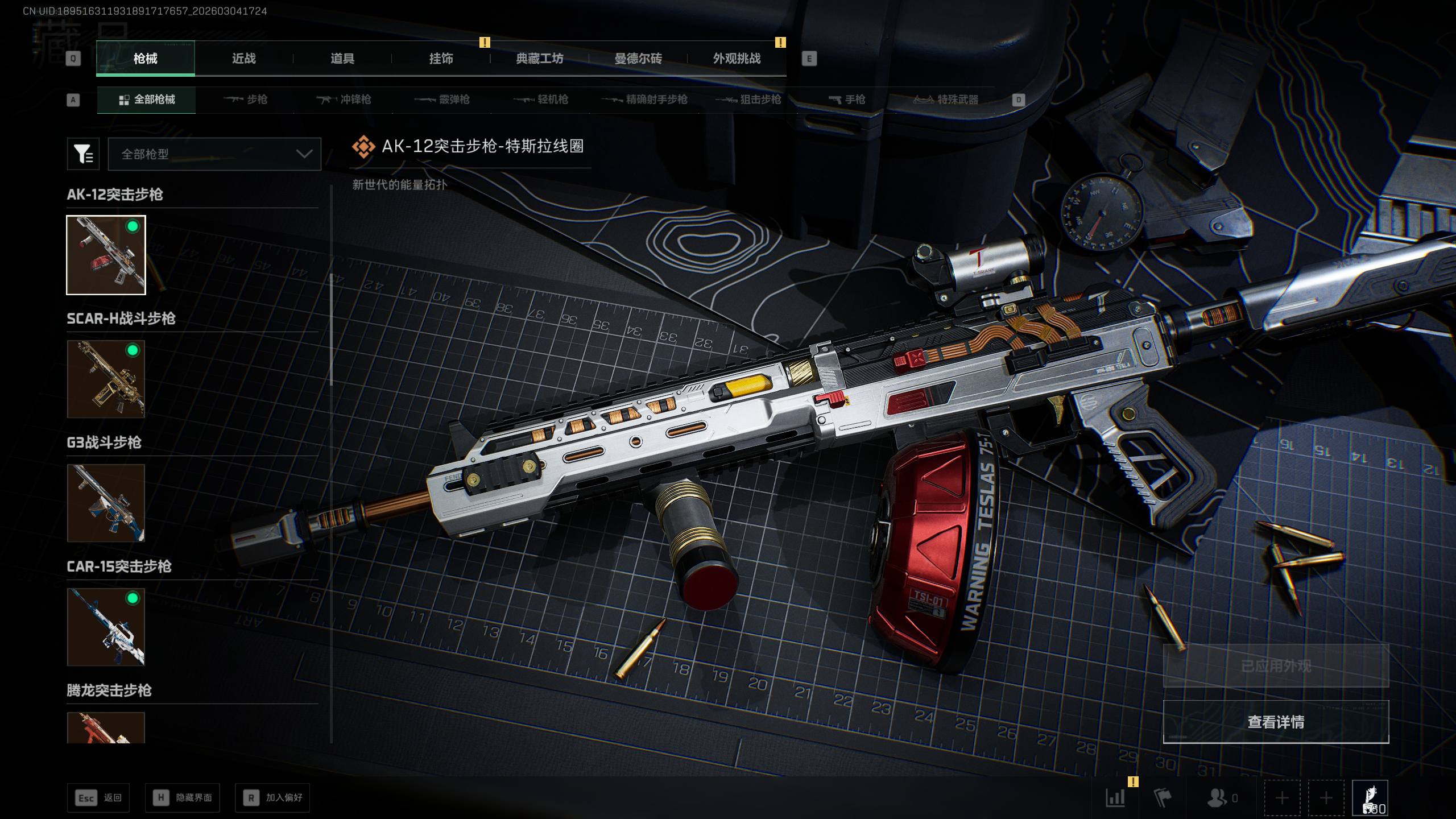Select the 挂饰 charms tab
Viewport: 1456px width, 819px height.
coord(441,59)
